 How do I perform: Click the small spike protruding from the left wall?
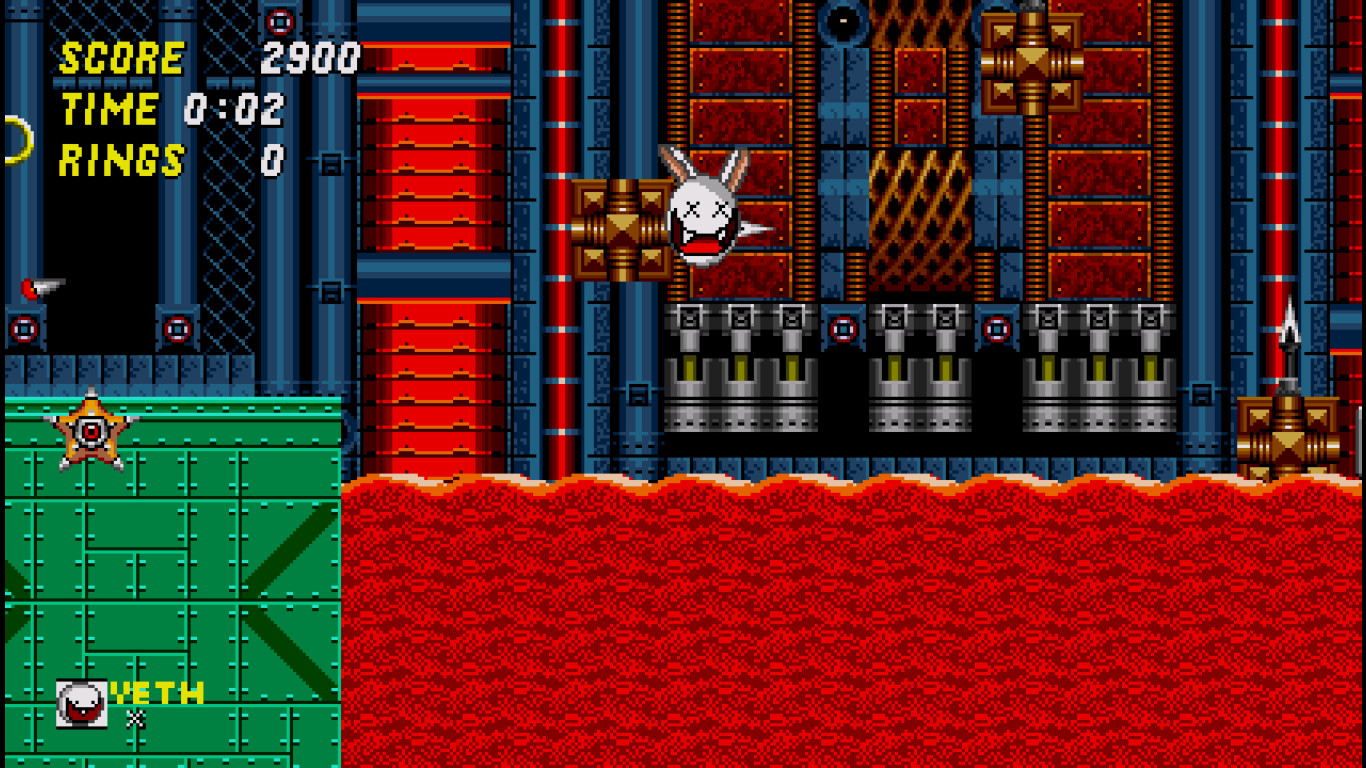pos(38,287)
